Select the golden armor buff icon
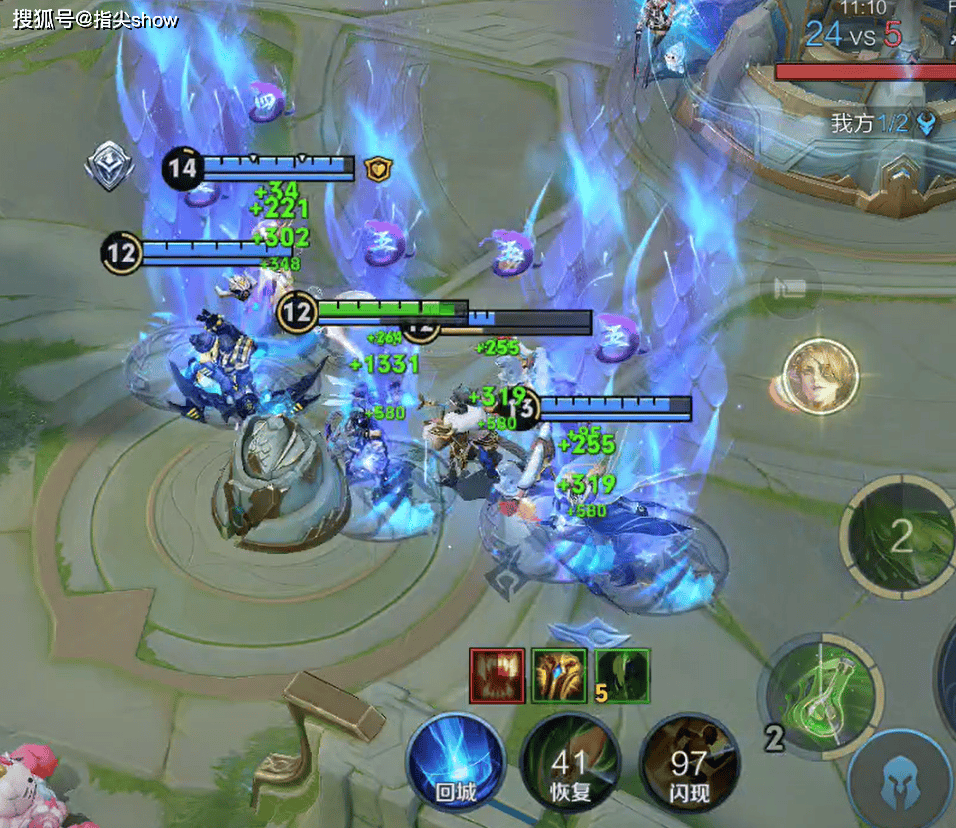This screenshot has width=956, height=828. point(559,676)
